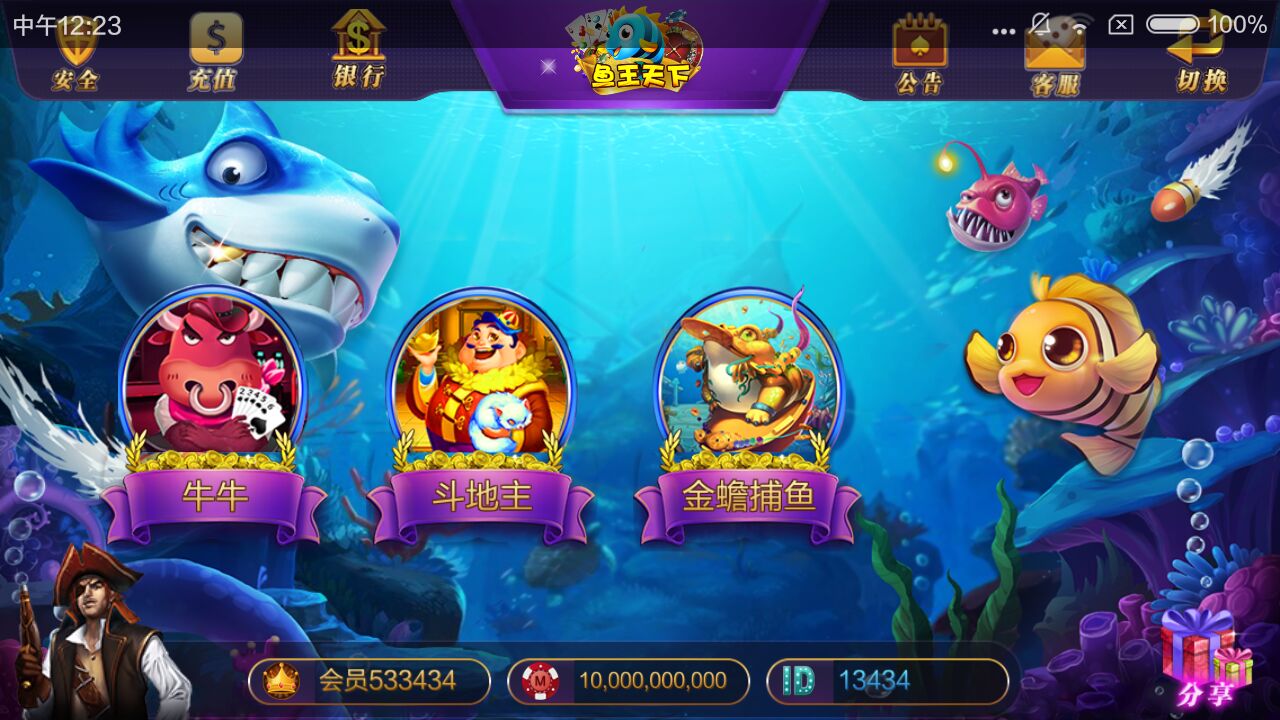Open the 银行 bank

coord(358,52)
